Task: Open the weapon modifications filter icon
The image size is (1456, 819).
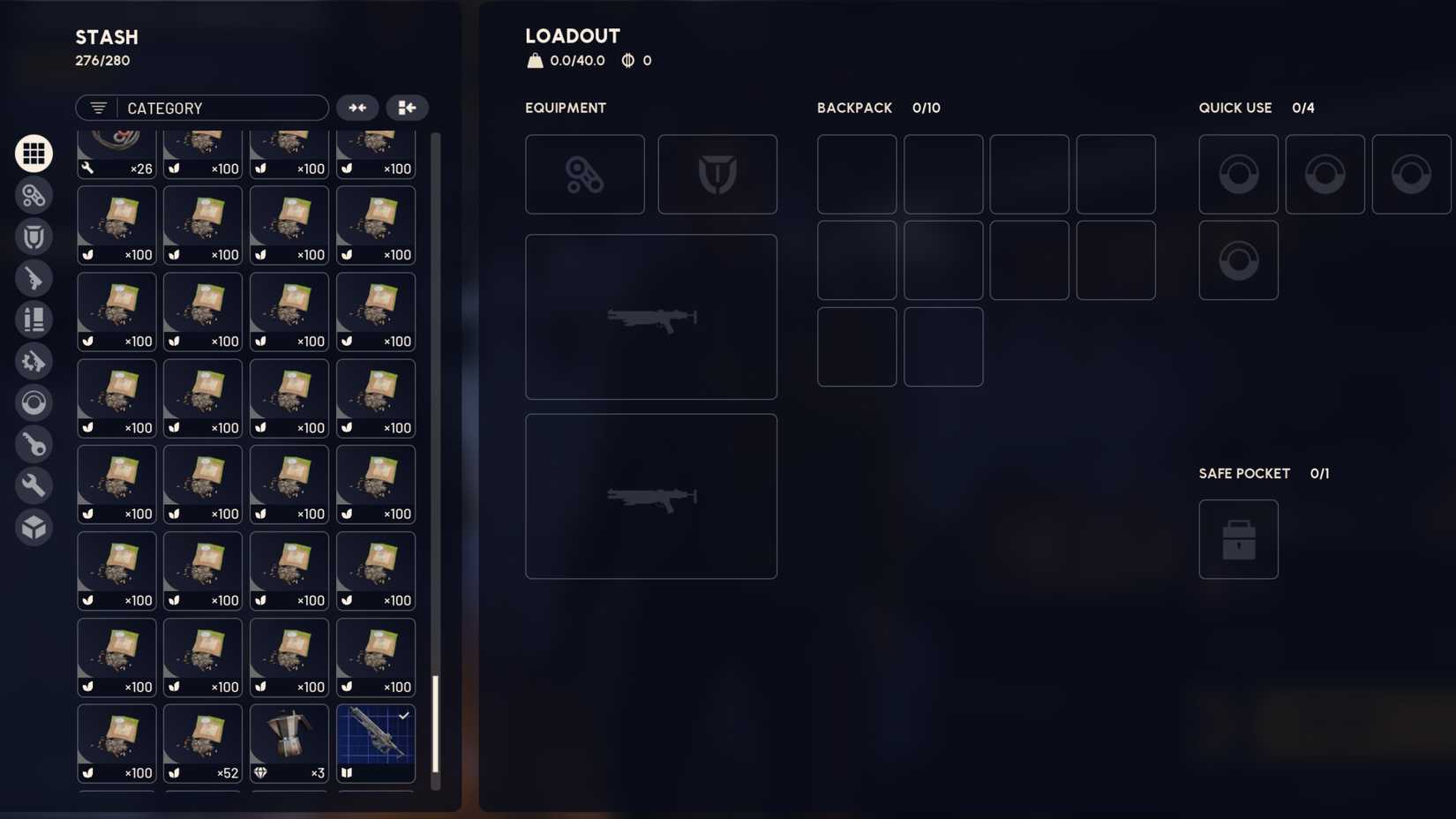Action: [34, 362]
